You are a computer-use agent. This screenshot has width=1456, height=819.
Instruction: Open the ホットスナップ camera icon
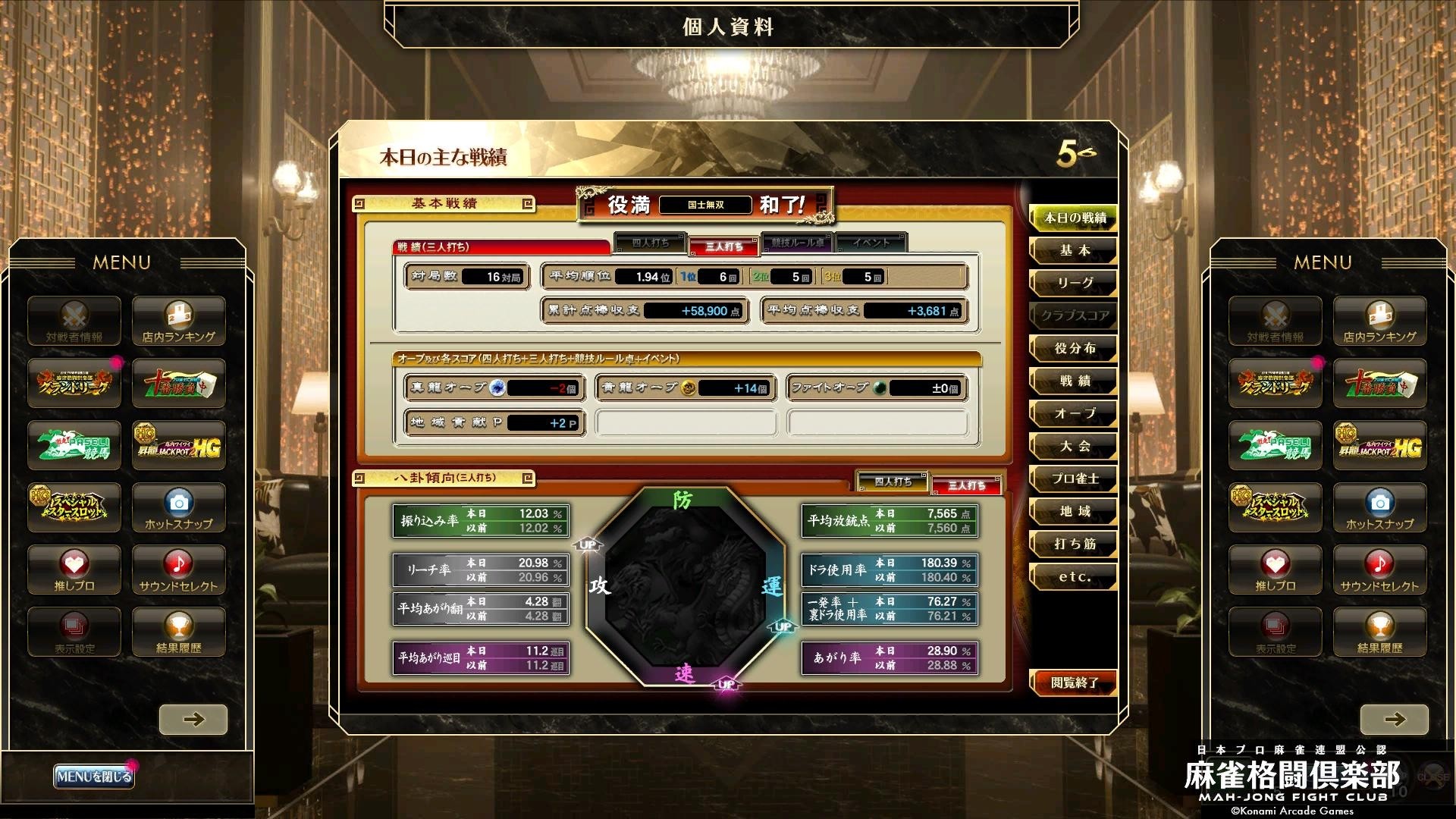(x=178, y=507)
